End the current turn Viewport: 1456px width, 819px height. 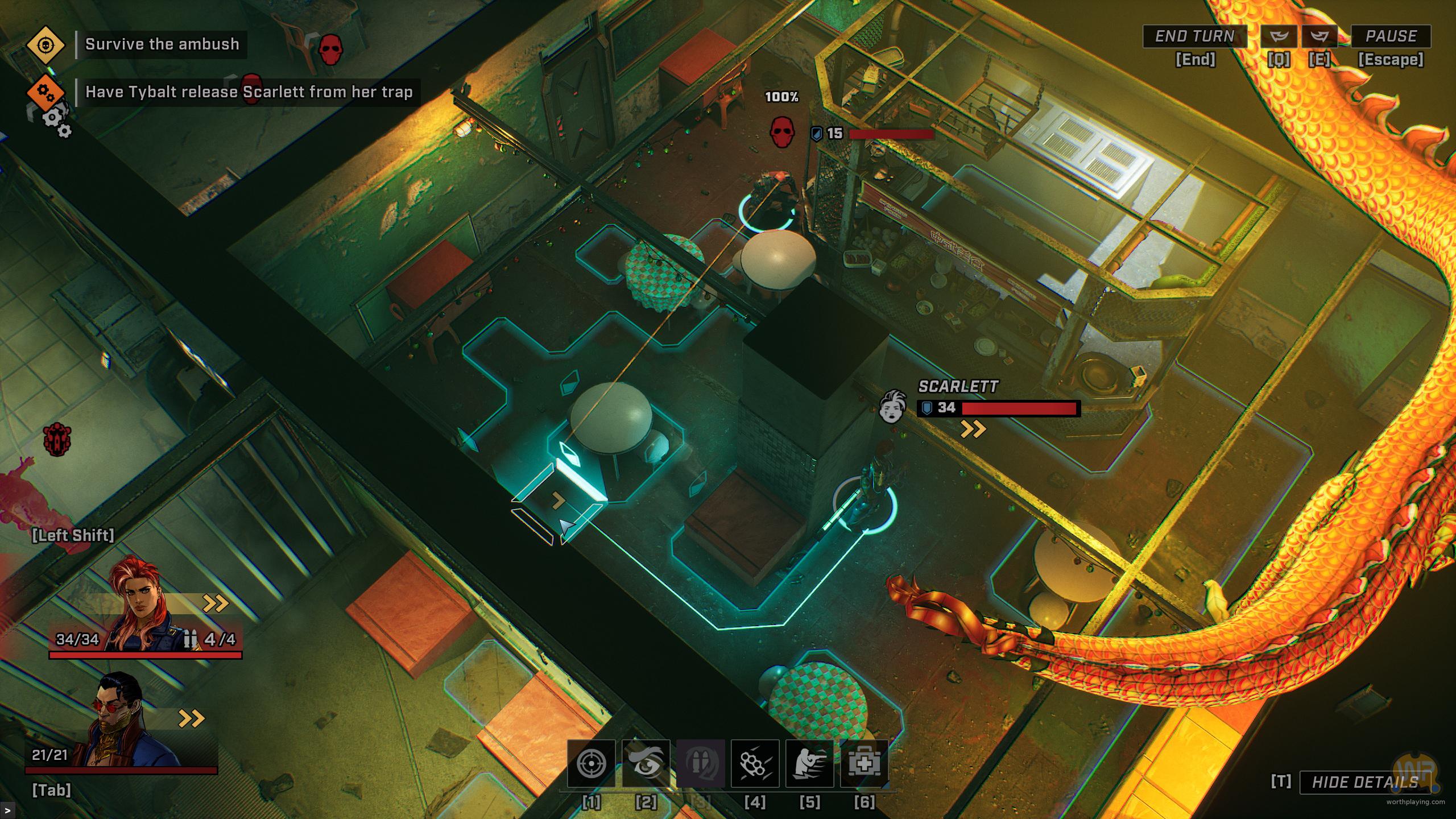coord(1194,36)
